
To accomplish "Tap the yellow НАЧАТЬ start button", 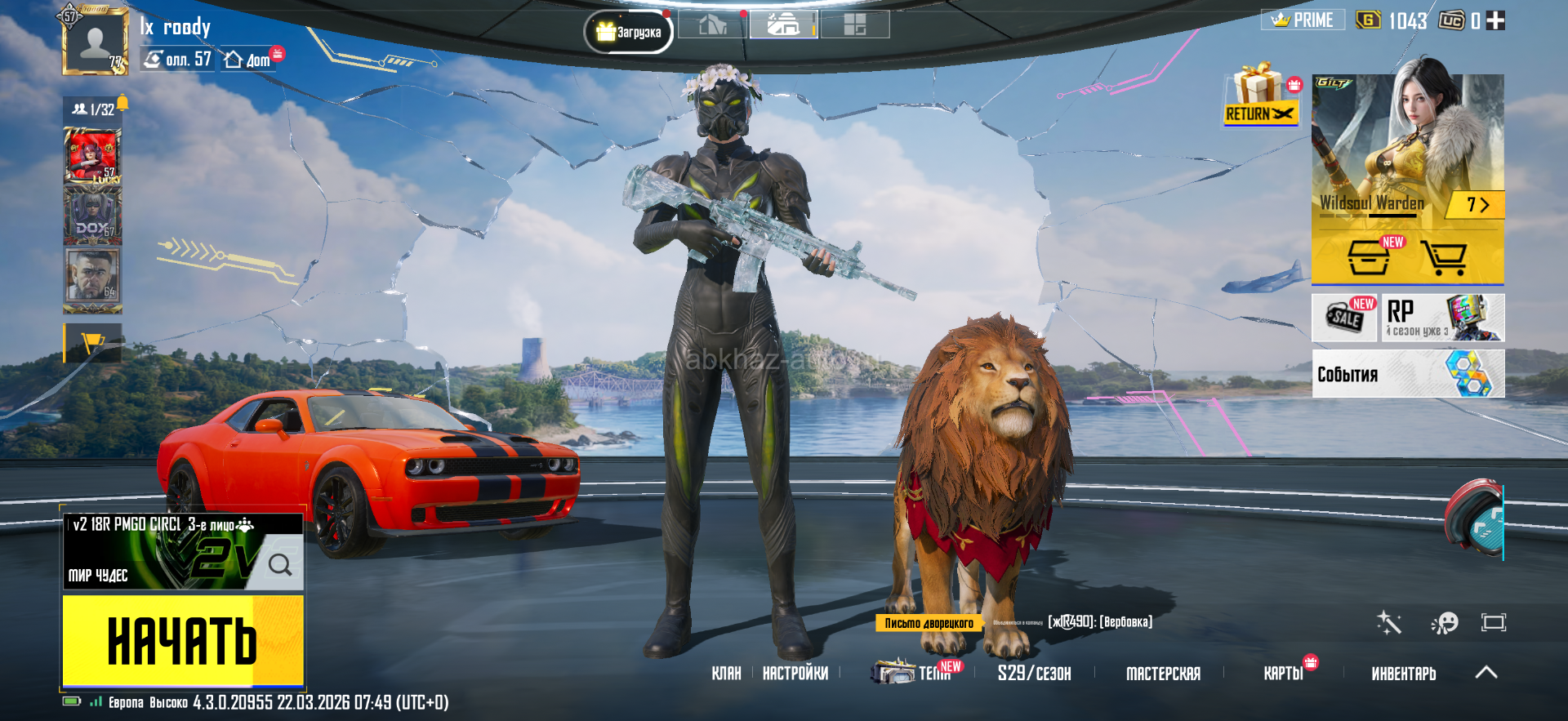I will [x=183, y=640].
